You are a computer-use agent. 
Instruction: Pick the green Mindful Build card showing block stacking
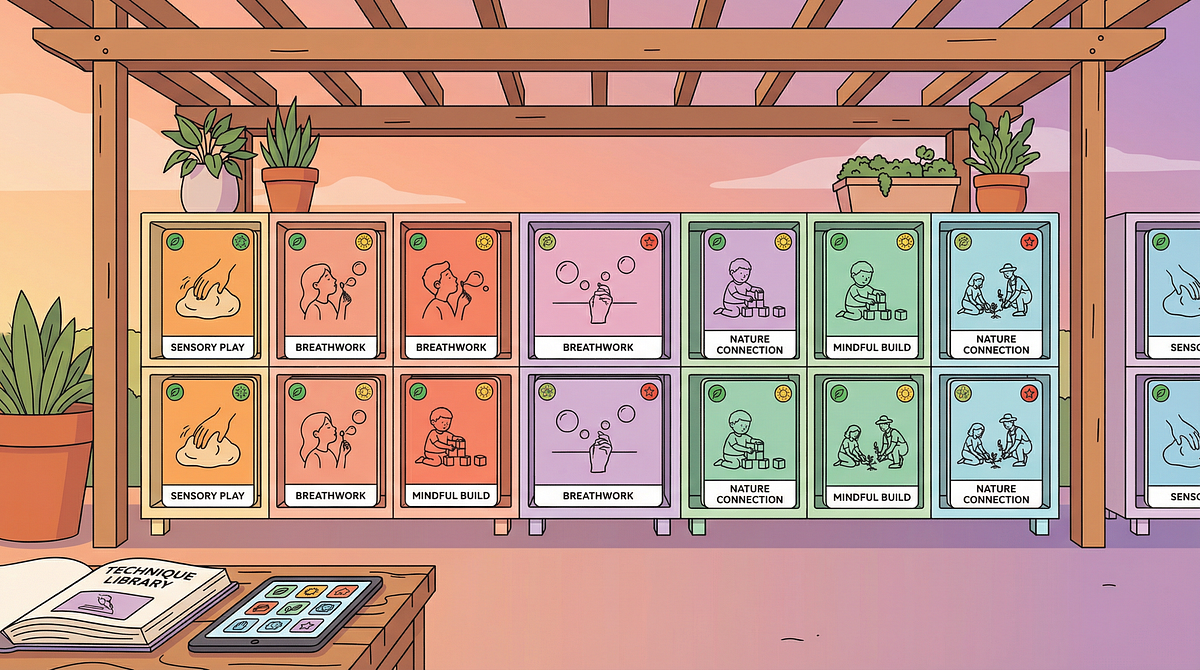coord(871,292)
